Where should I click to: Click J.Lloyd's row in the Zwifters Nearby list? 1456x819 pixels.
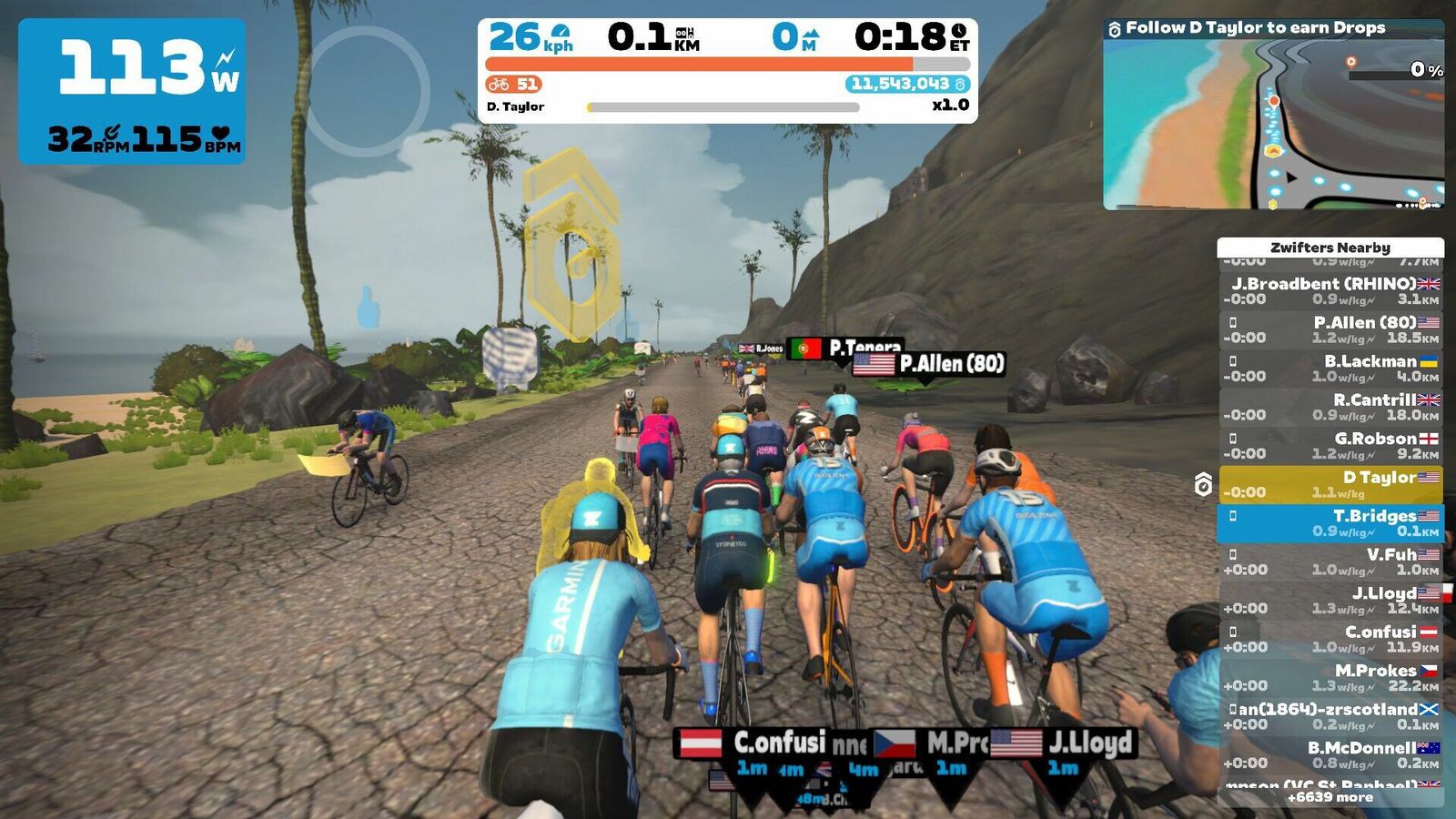point(1330,601)
